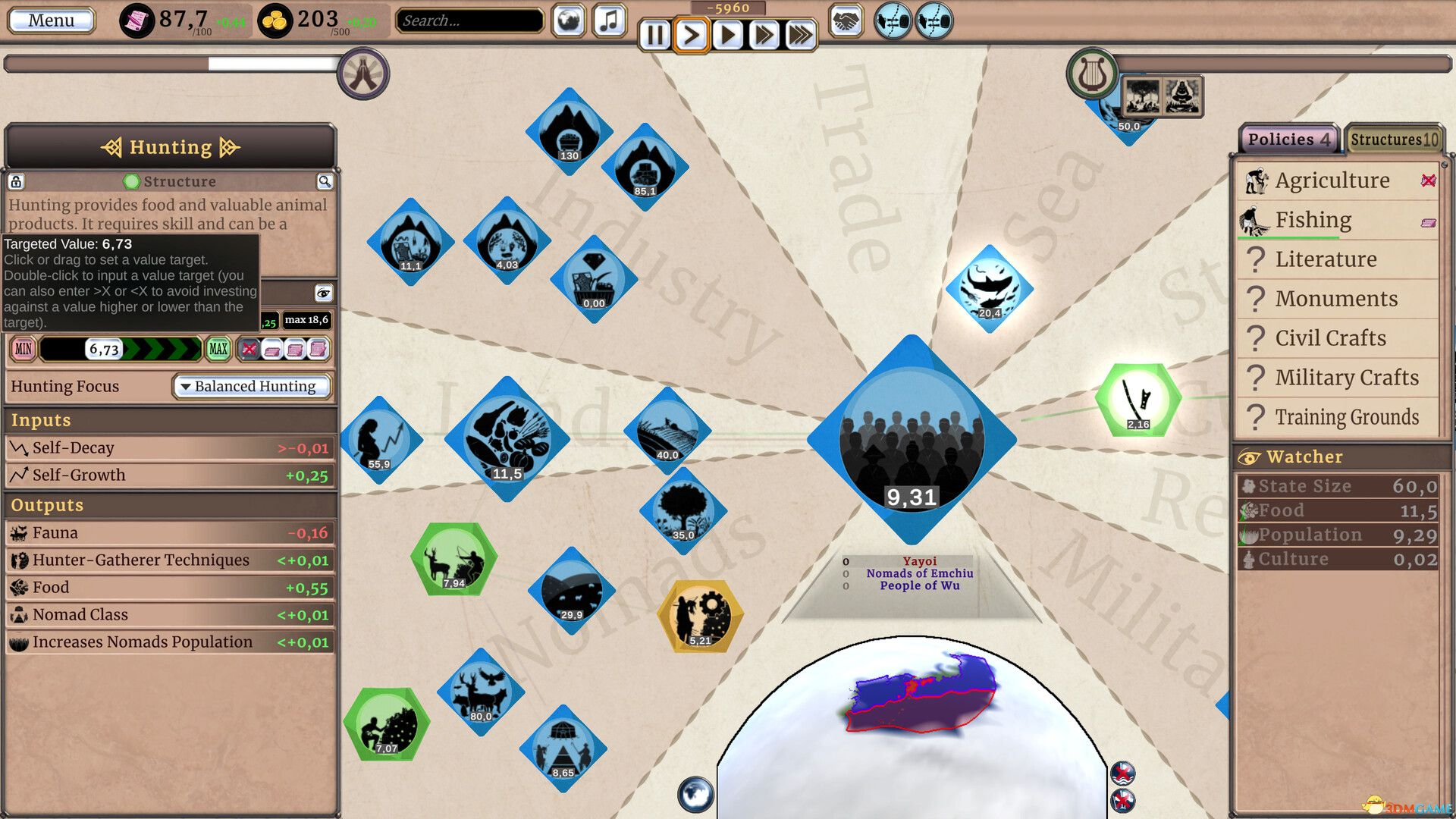Switch to the Policies 4 tab

(1287, 139)
